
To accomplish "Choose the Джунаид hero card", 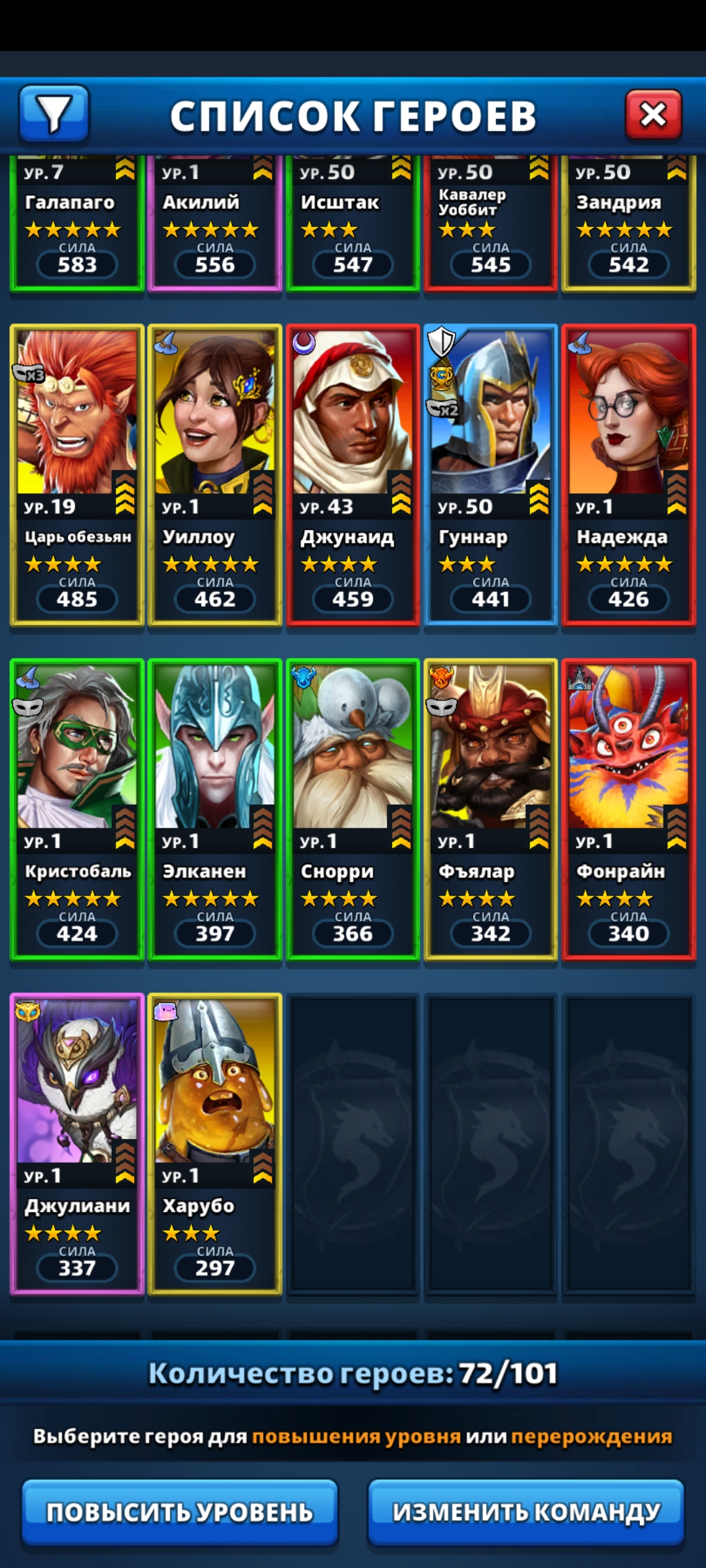I will point(353,475).
